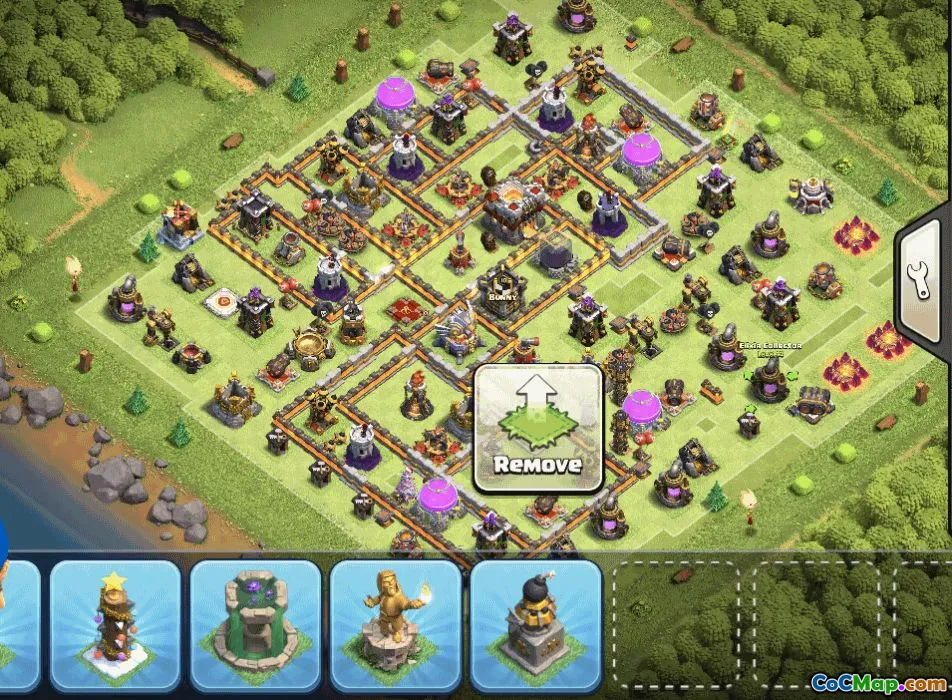952x700 pixels.
Task: Select the bomb tower card
Action: [535, 624]
